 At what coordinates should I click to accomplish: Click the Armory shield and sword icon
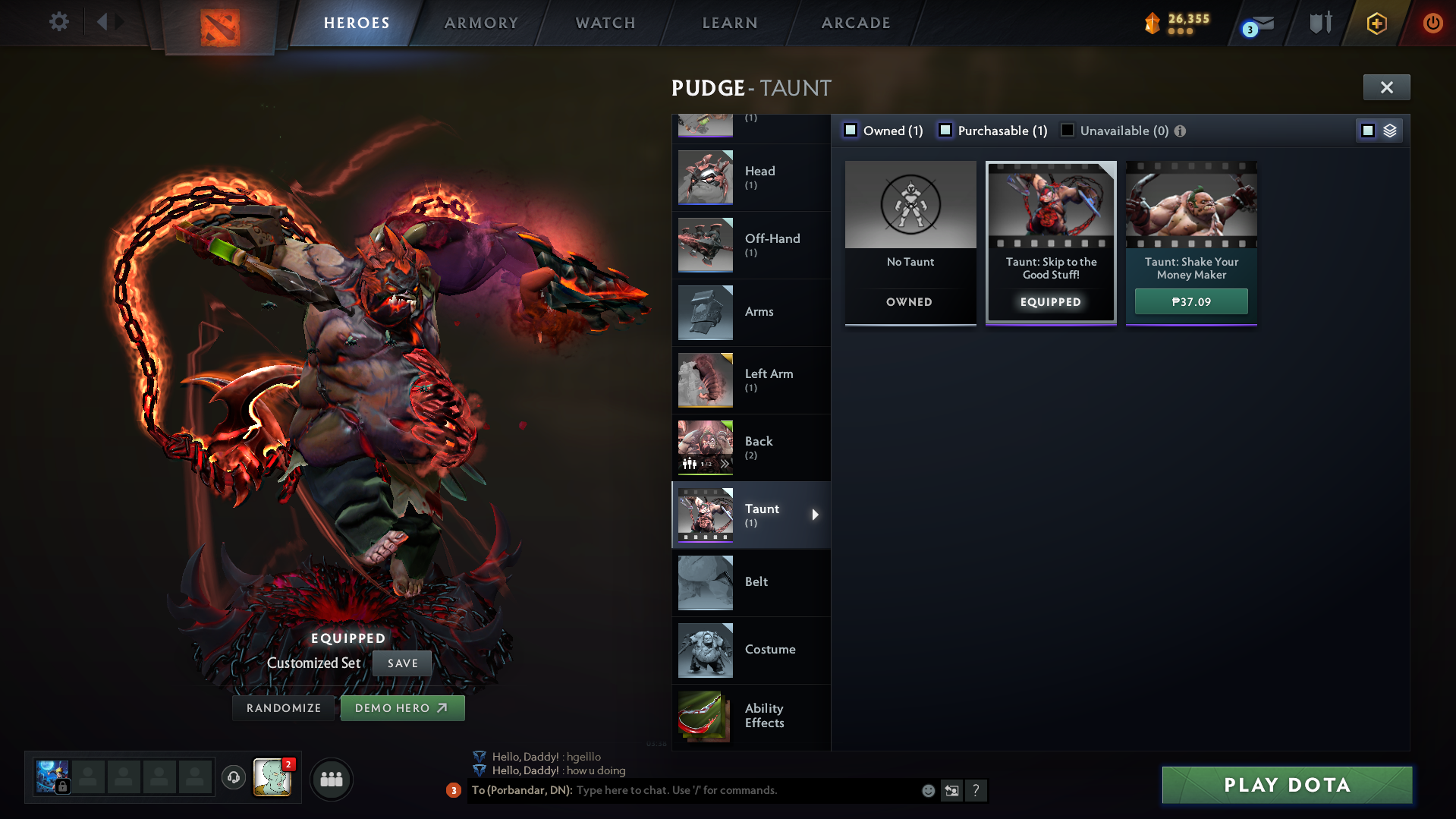1320,23
